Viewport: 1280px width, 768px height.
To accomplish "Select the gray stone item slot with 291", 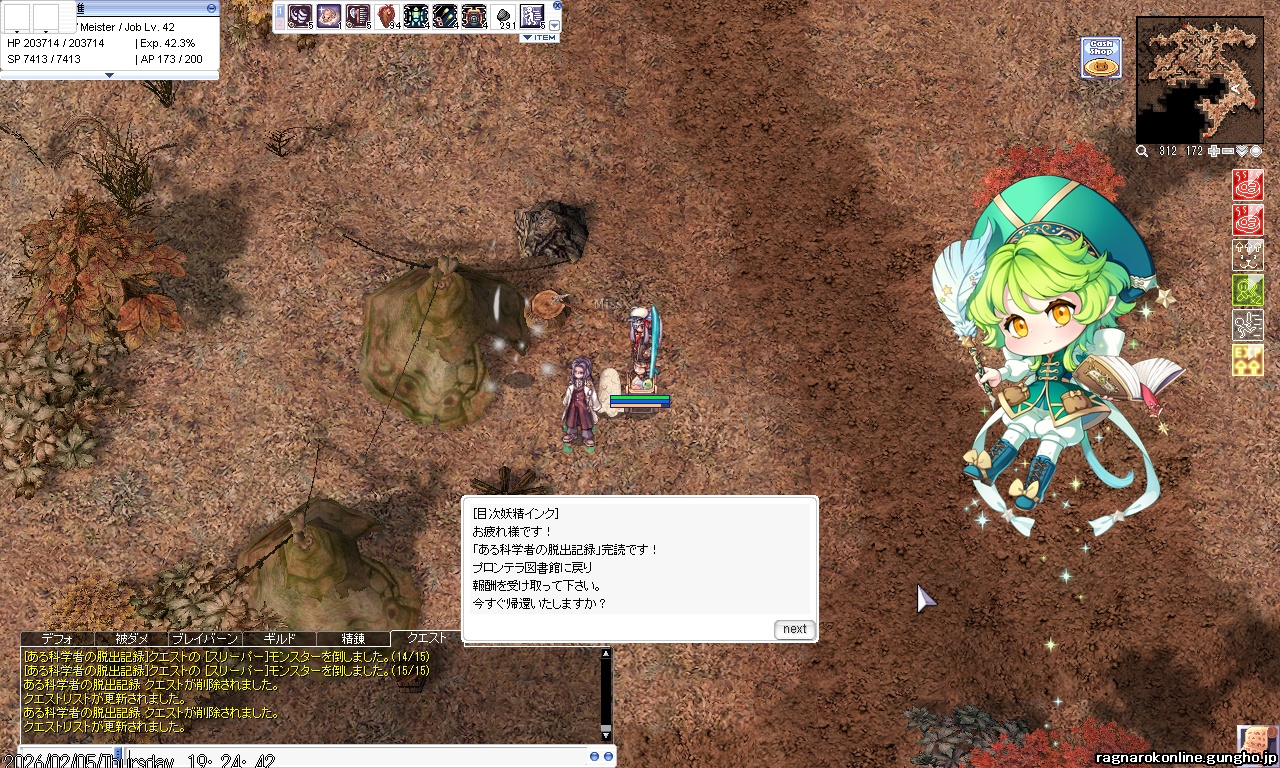I will (503, 17).
